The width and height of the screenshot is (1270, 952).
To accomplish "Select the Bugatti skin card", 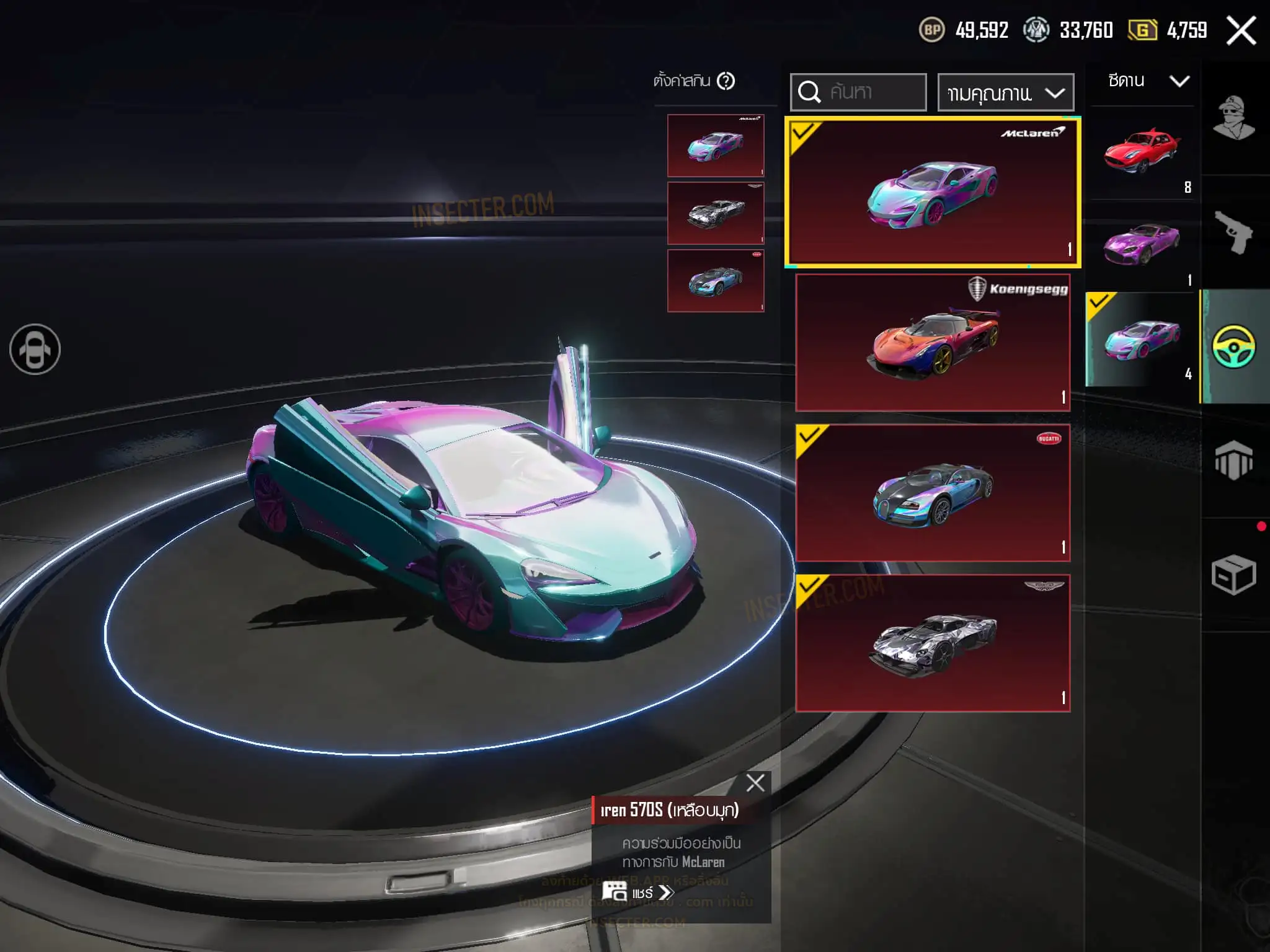I will coord(933,493).
